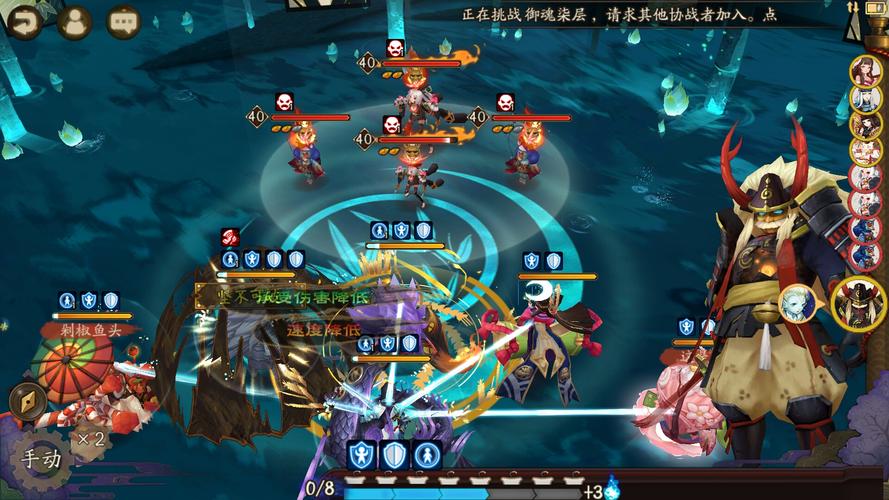Toggle the 手动 manual battle gear
Screen dimensions: 889x500
(42, 459)
